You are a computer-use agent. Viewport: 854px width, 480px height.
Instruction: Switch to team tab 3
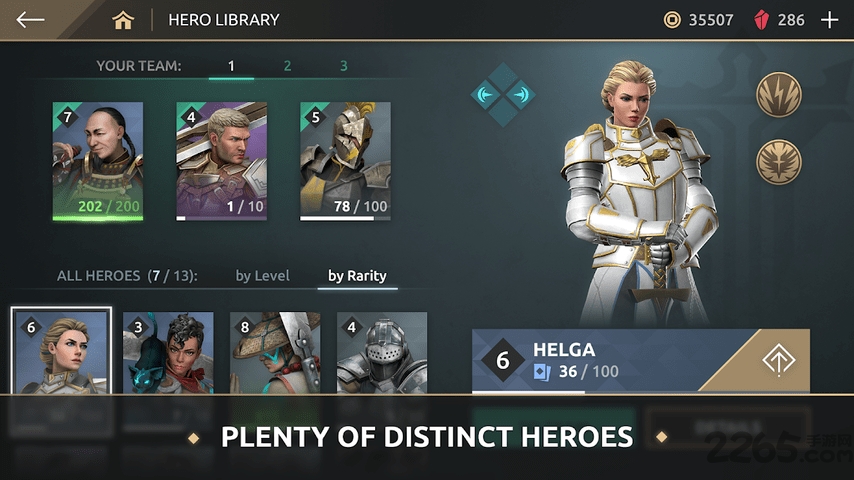[x=343, y=66]
